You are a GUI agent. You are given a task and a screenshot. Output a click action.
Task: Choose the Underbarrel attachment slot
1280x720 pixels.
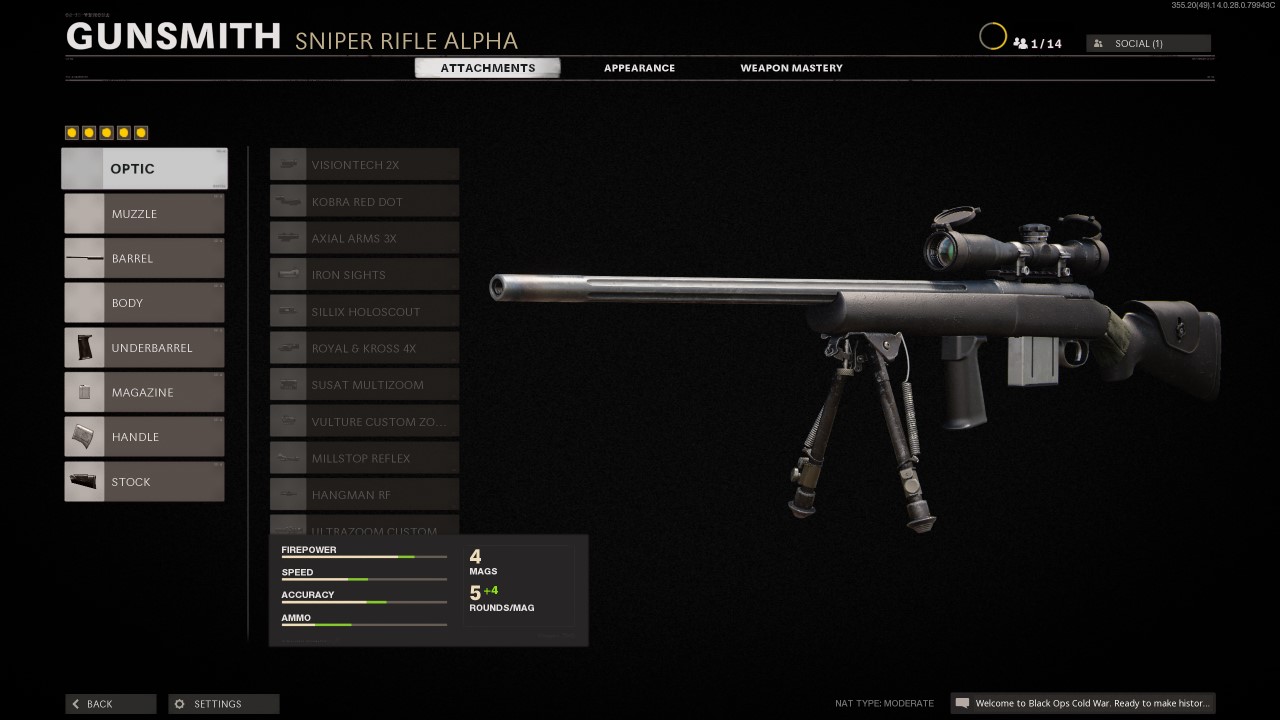pos(145,348)
